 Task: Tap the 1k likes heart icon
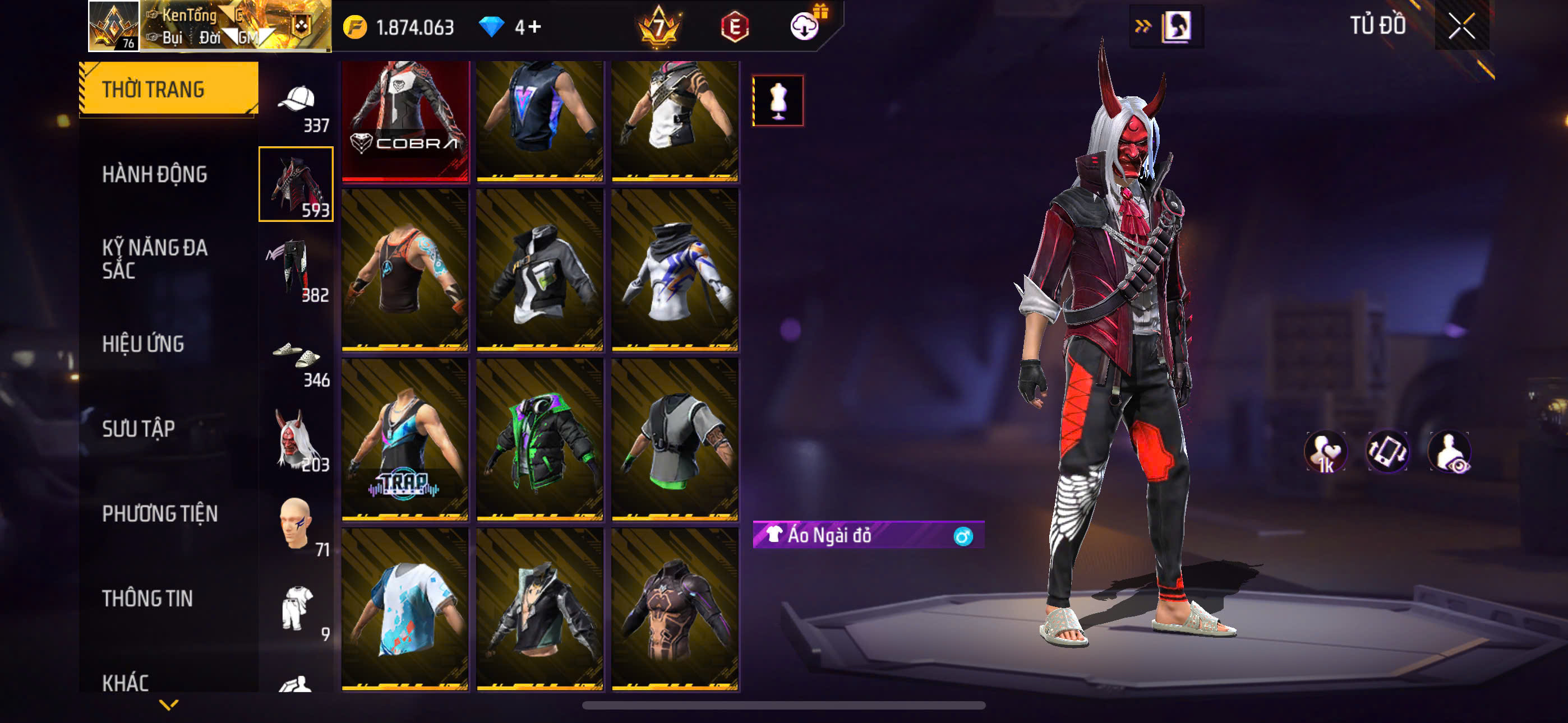[x=1326, y=452]
